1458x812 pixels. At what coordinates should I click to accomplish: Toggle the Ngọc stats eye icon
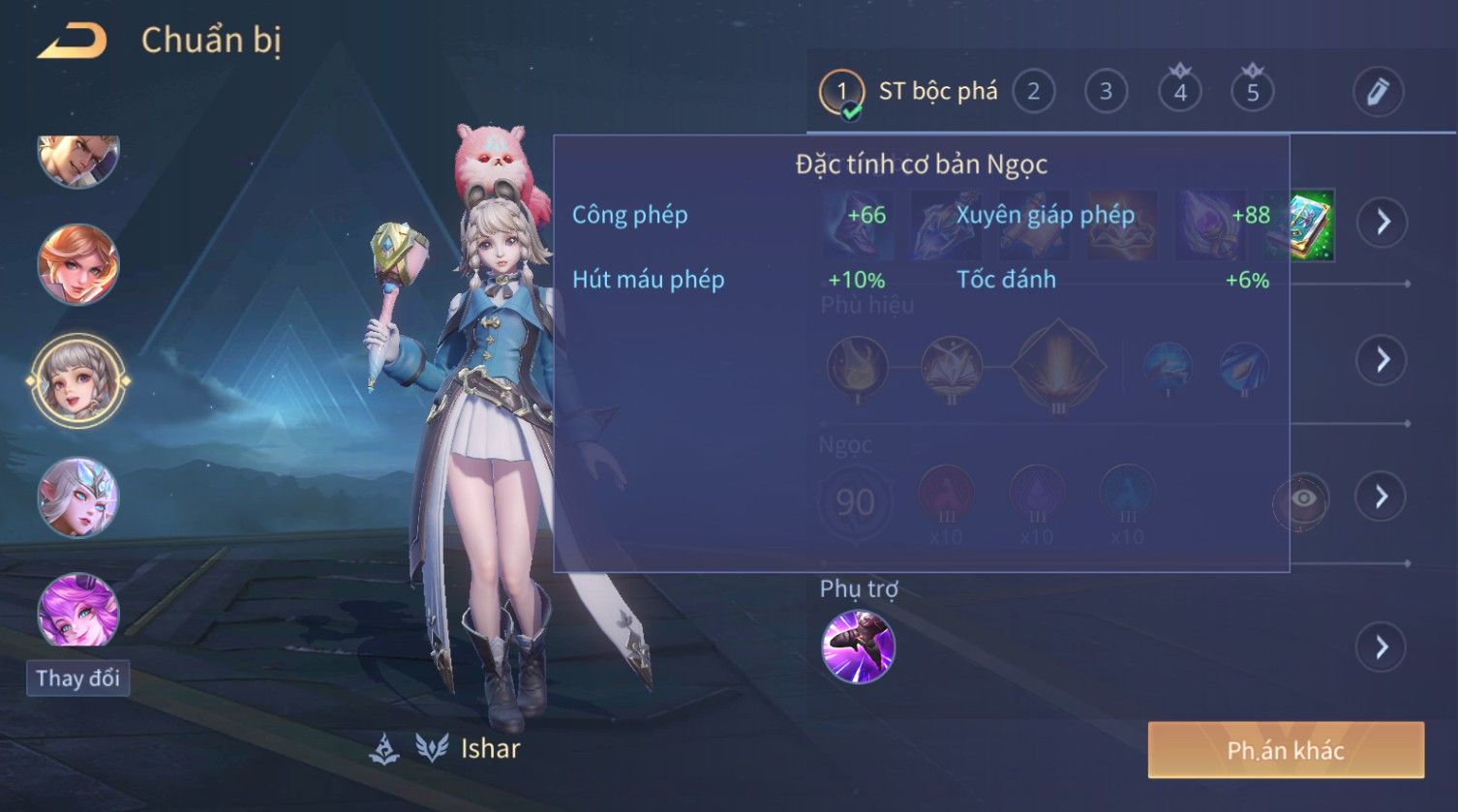[x=1303, y=498]
